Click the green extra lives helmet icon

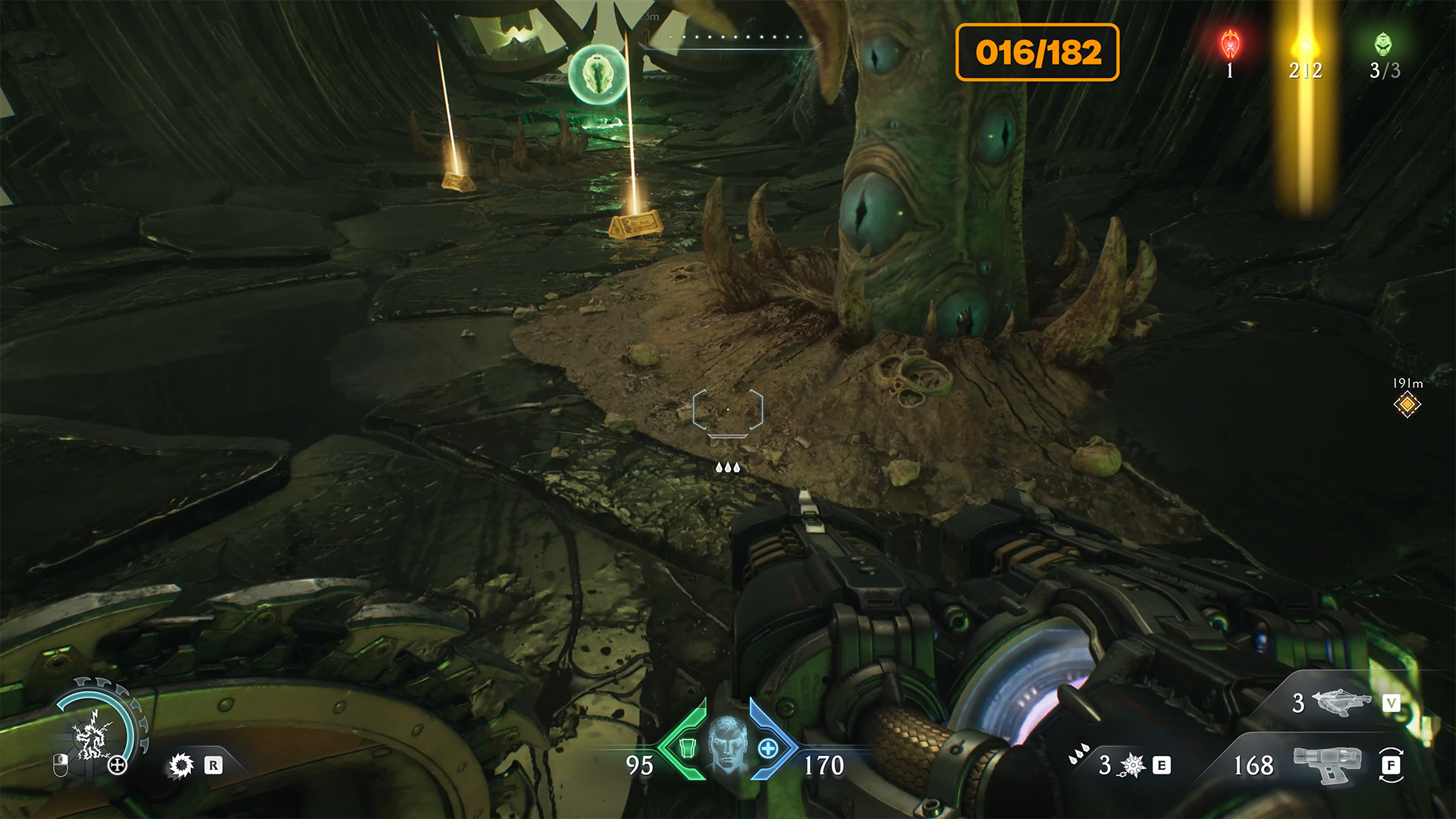click(x=1384, y=44)
